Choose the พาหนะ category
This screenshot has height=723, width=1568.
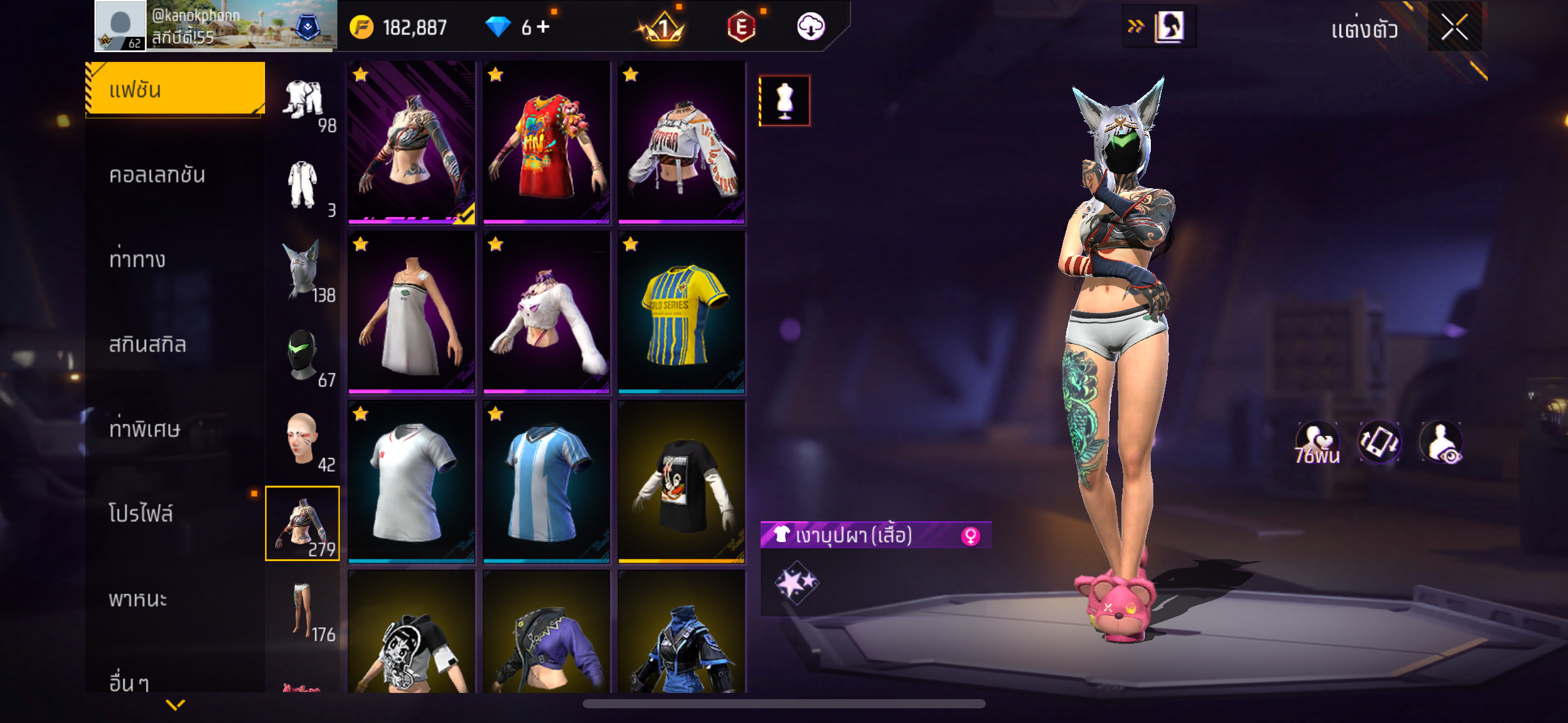click(138, 599)
